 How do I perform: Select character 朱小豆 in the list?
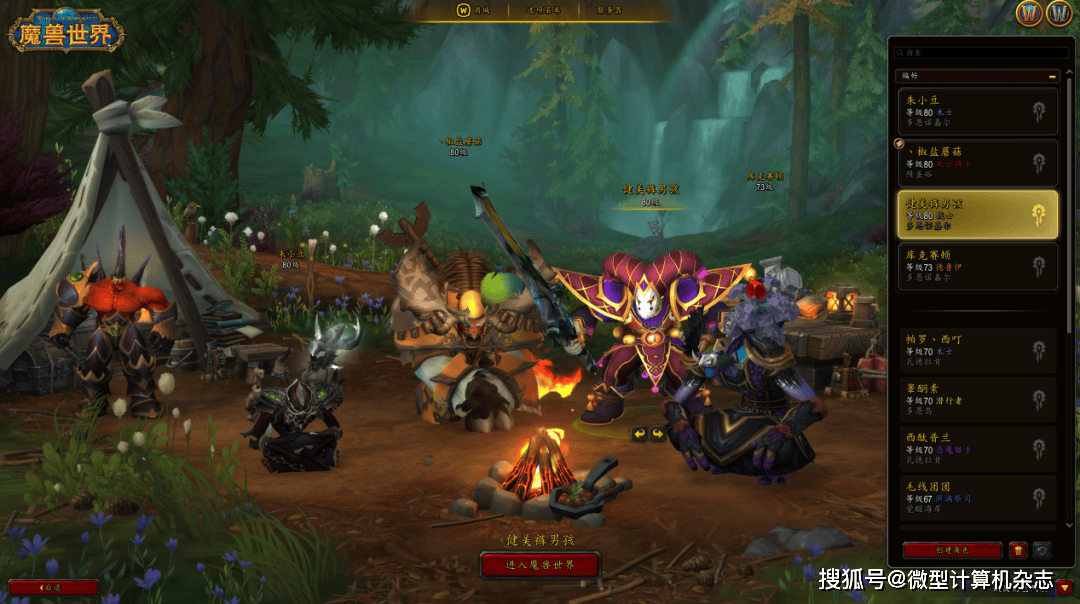(977, 110)
